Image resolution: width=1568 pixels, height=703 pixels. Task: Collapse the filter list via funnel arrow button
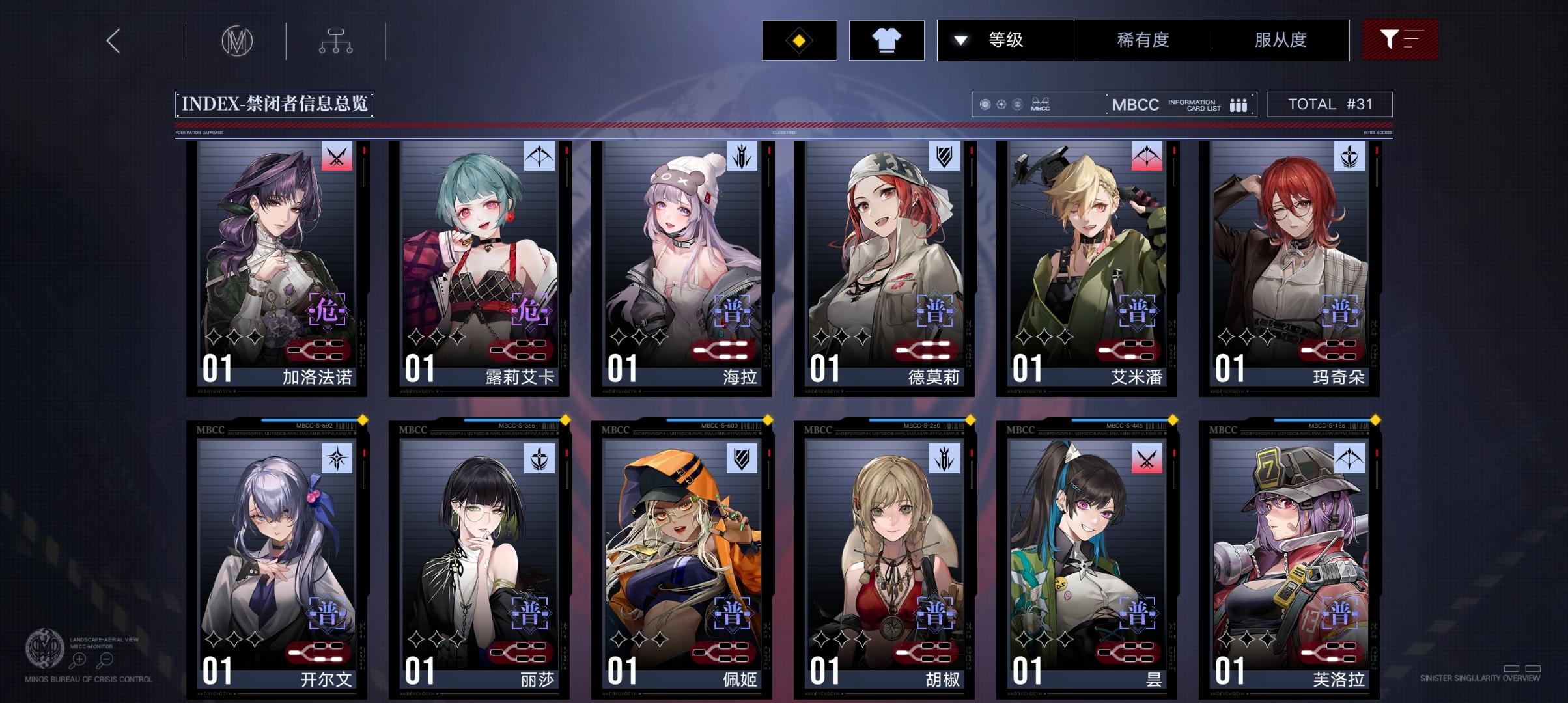1400,40
